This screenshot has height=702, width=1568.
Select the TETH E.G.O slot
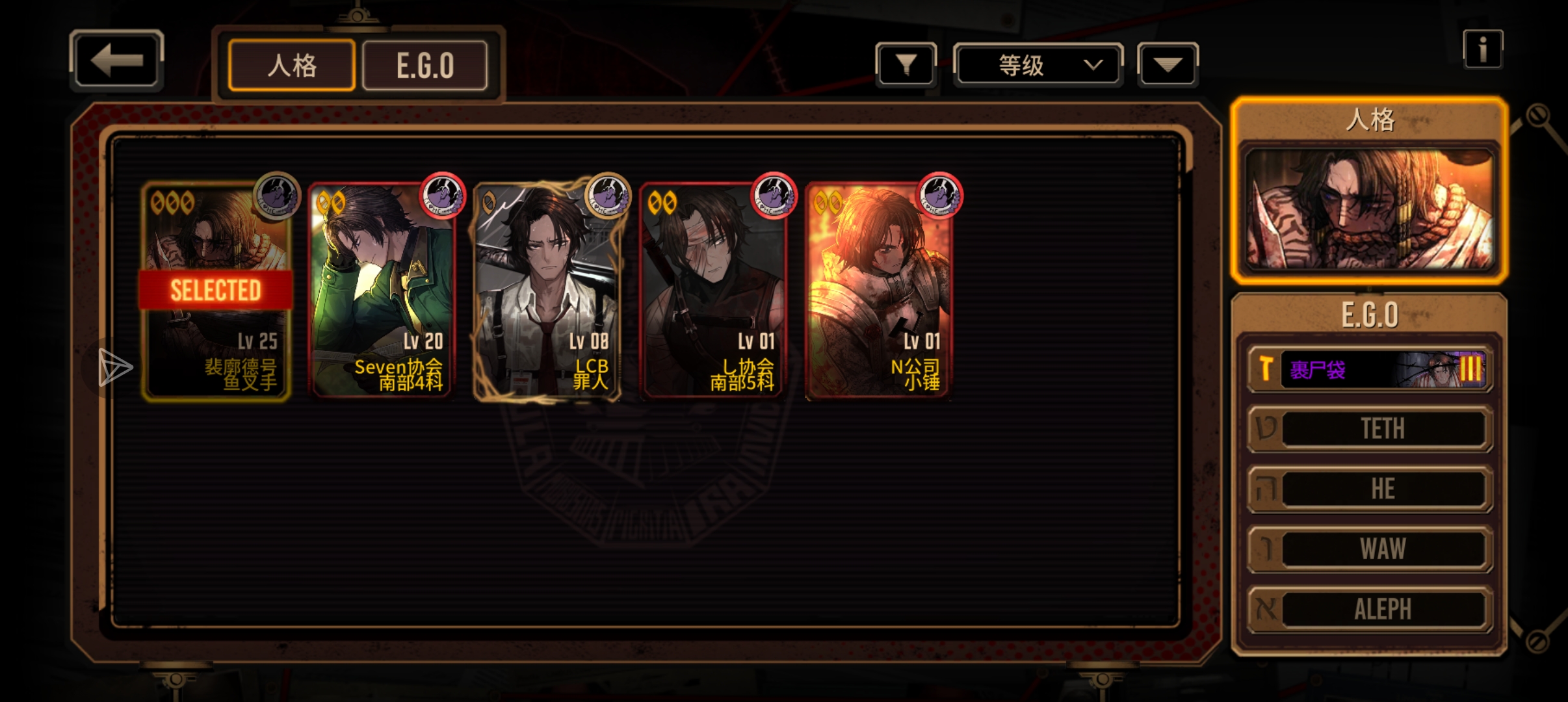[1370, 428]
